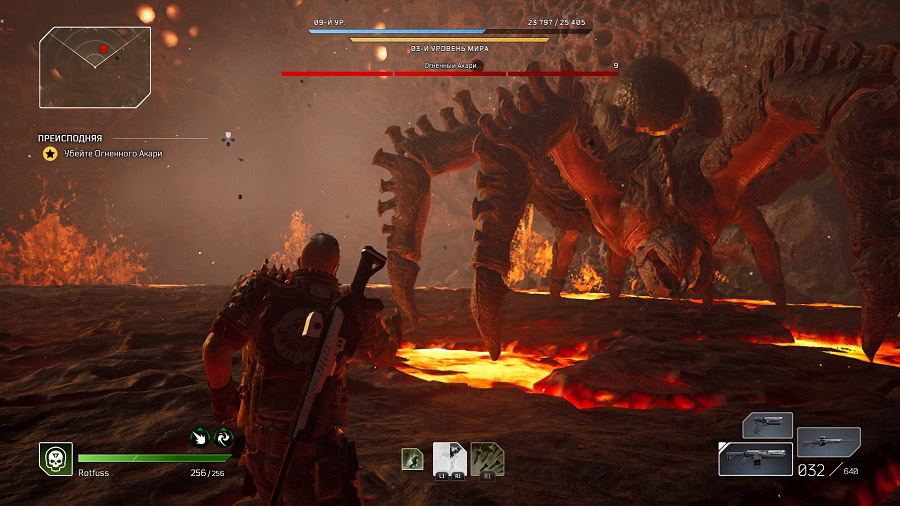Activate the small green running-figure skill
The width and height of the screenshot is (900, 506).
pyautogui.click(x=411, y=458)
